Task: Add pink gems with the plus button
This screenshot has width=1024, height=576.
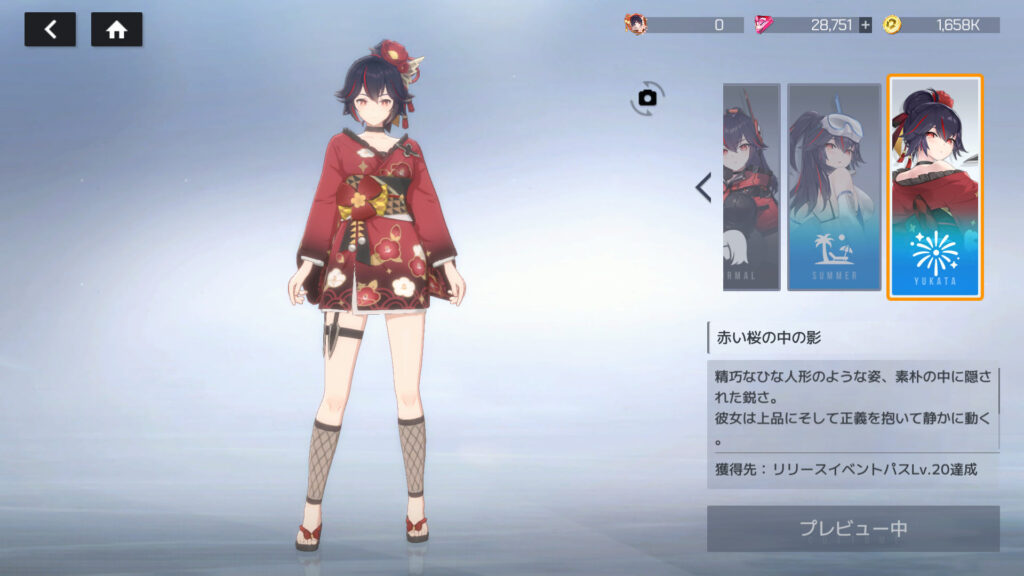Action: point(865,25)
